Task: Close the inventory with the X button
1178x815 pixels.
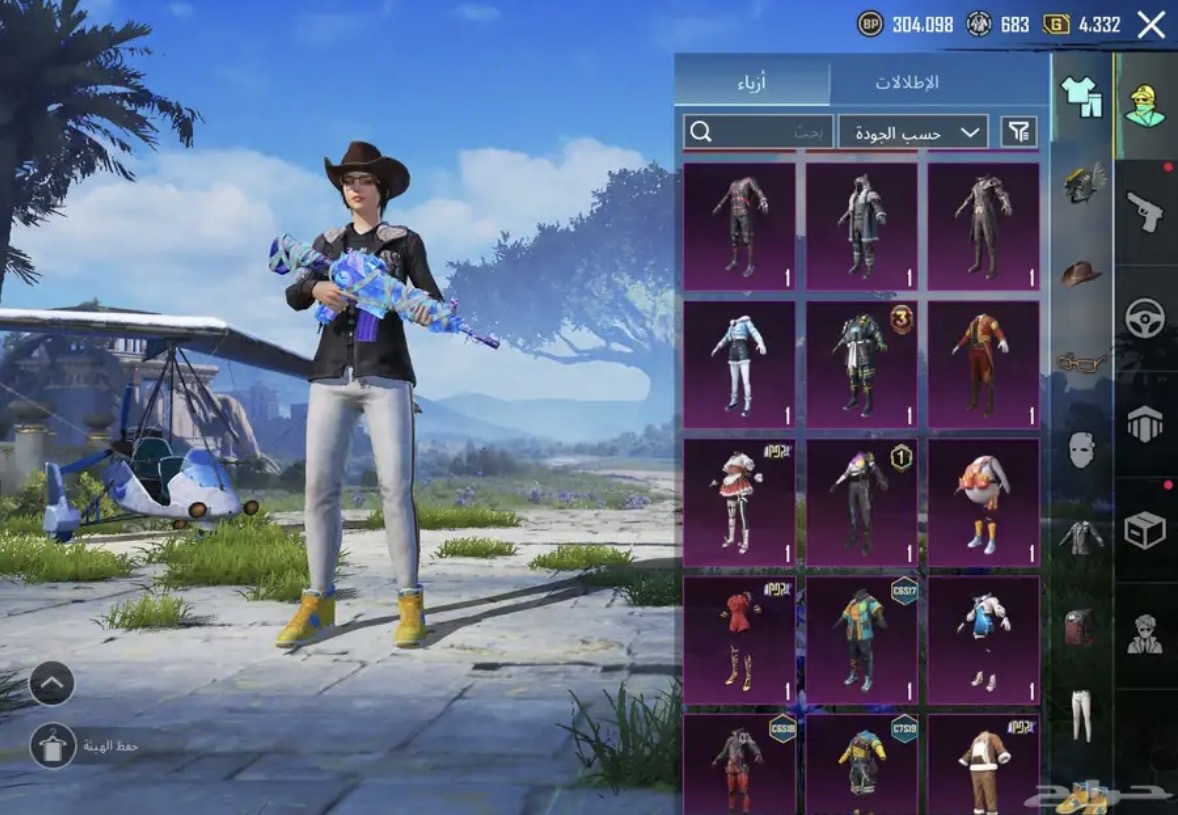Action: (x=1151, y=25)
